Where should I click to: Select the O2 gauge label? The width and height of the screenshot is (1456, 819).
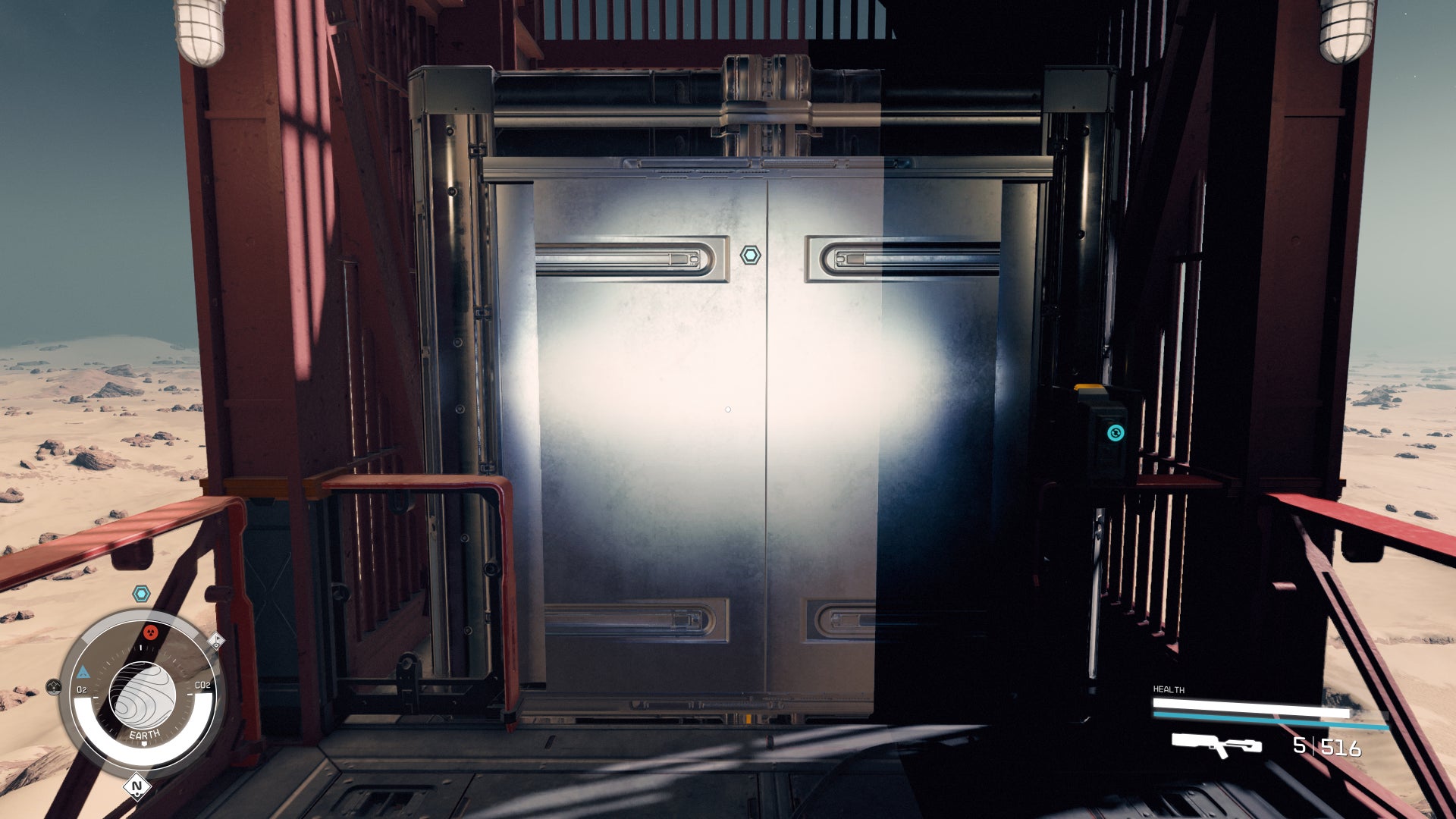[82, 689]
